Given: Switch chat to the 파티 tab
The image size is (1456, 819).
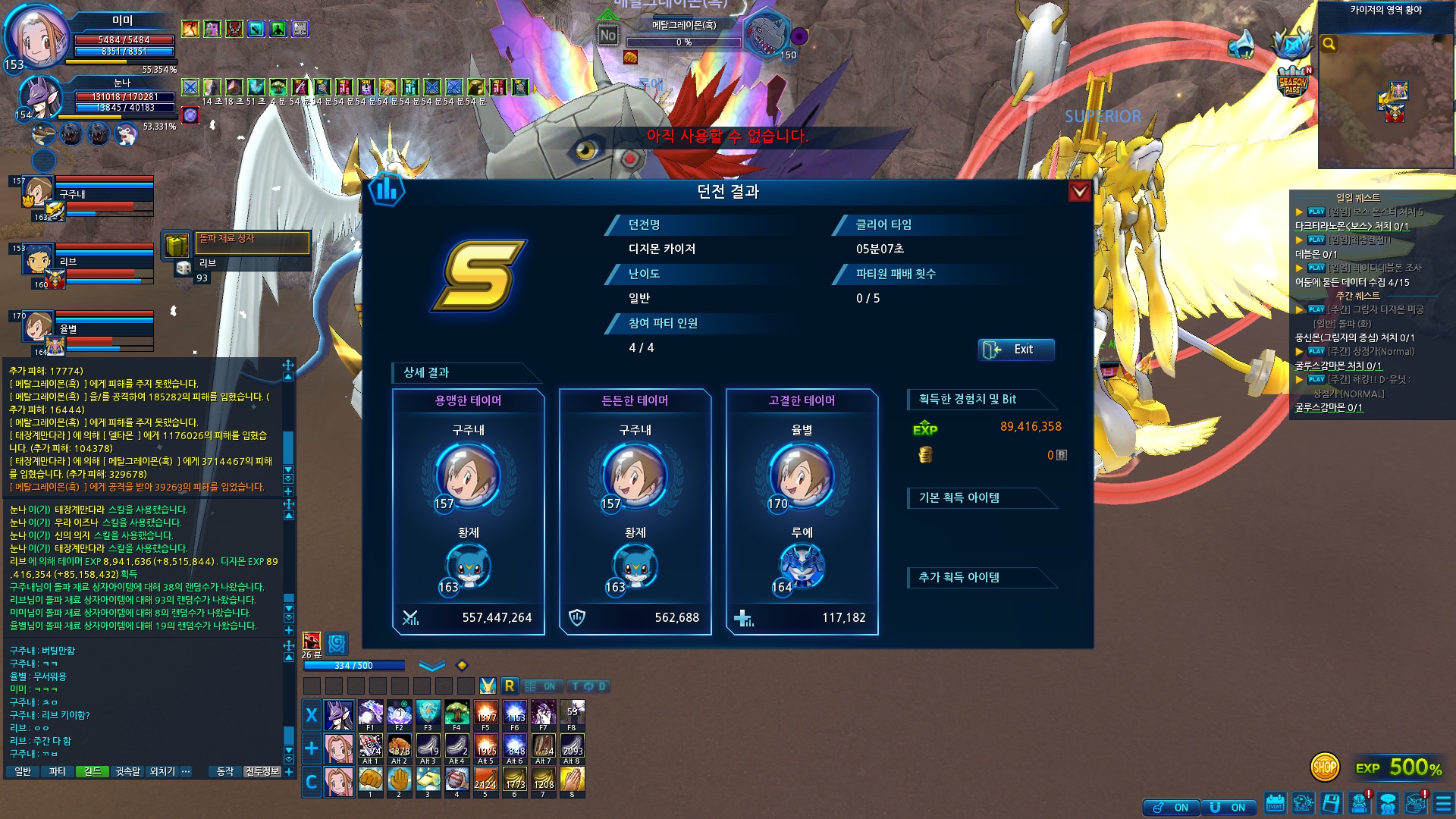Looking at the screenshot, I should (58, 771).
